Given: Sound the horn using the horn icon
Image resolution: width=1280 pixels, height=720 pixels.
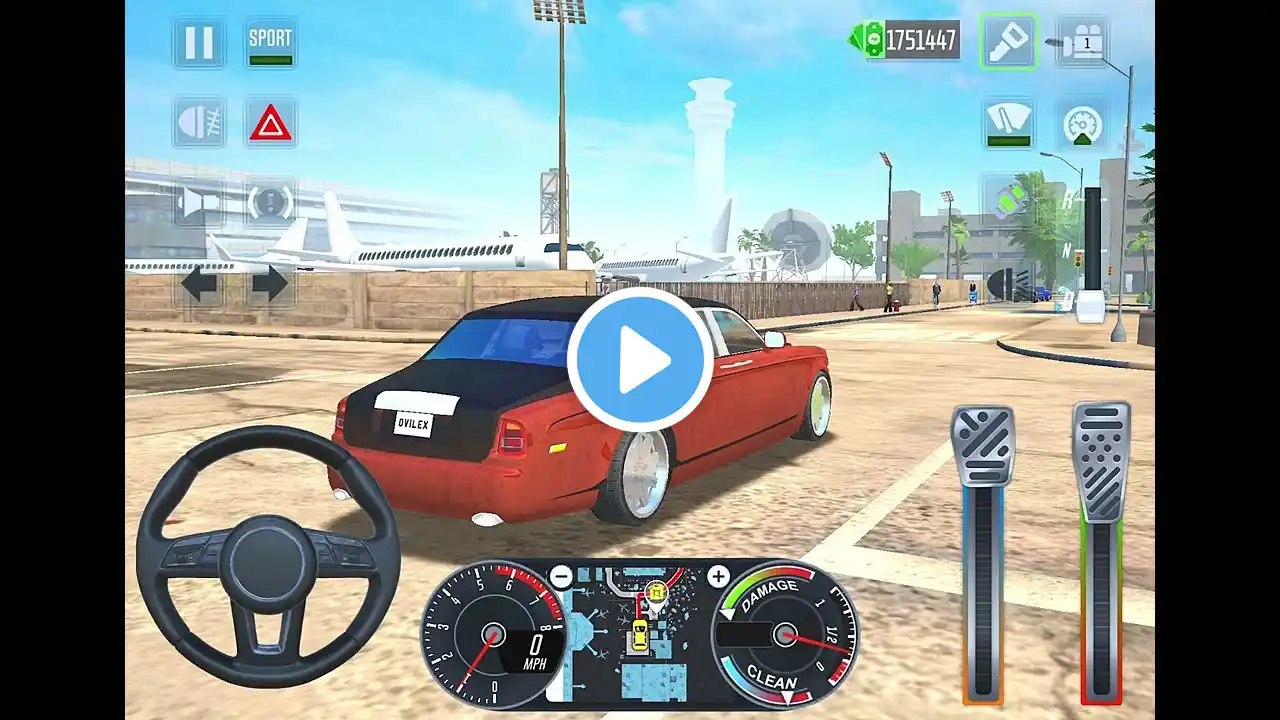Looking at the screenshot, I should 199,203.
